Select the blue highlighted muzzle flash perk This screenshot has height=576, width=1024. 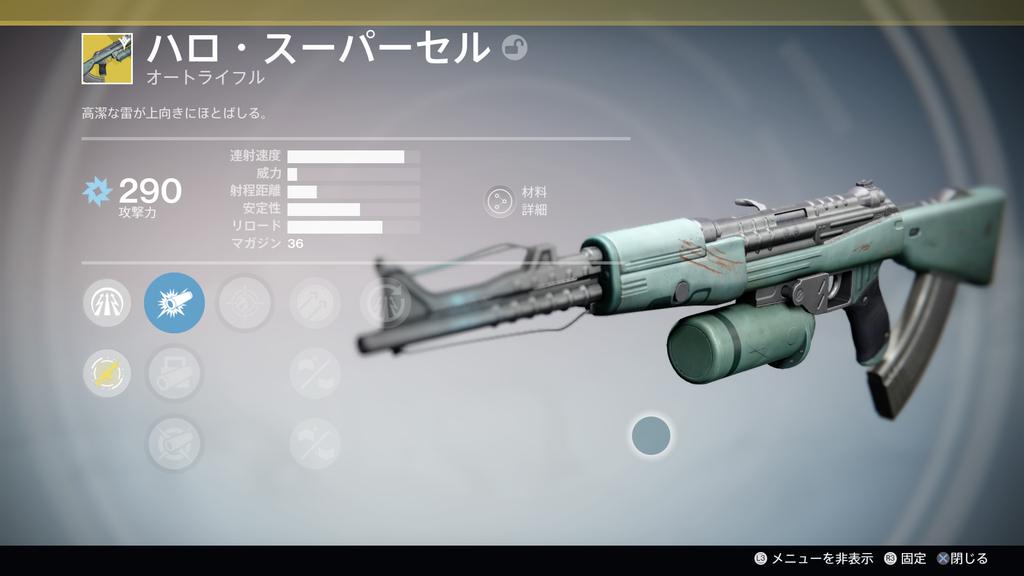pyautogui.click(x=174, y=302)
